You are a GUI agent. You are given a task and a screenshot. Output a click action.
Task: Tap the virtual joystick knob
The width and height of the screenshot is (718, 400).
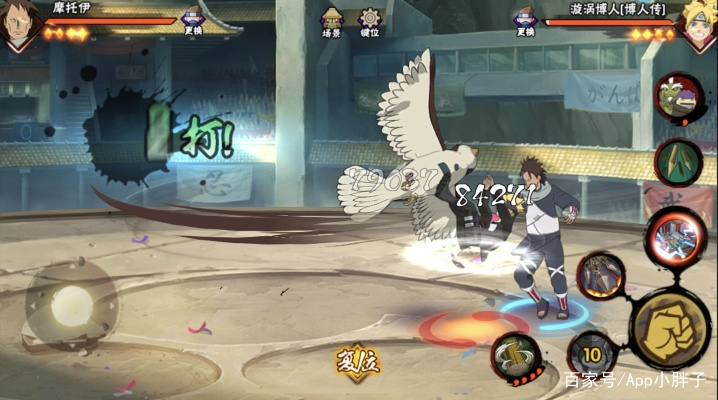pyautogui.click(x=72, y=303)
